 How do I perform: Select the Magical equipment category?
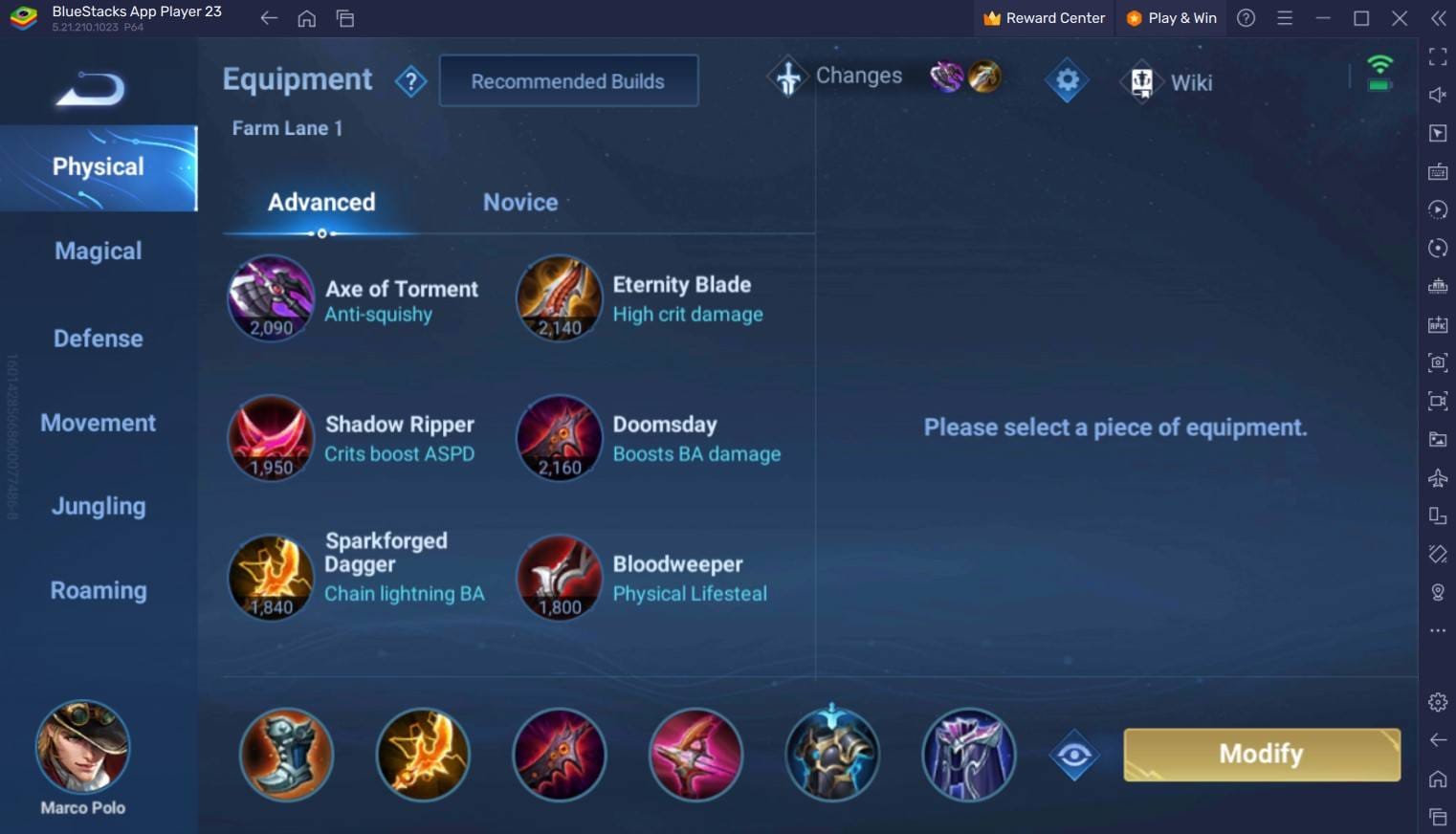(98, 251)
